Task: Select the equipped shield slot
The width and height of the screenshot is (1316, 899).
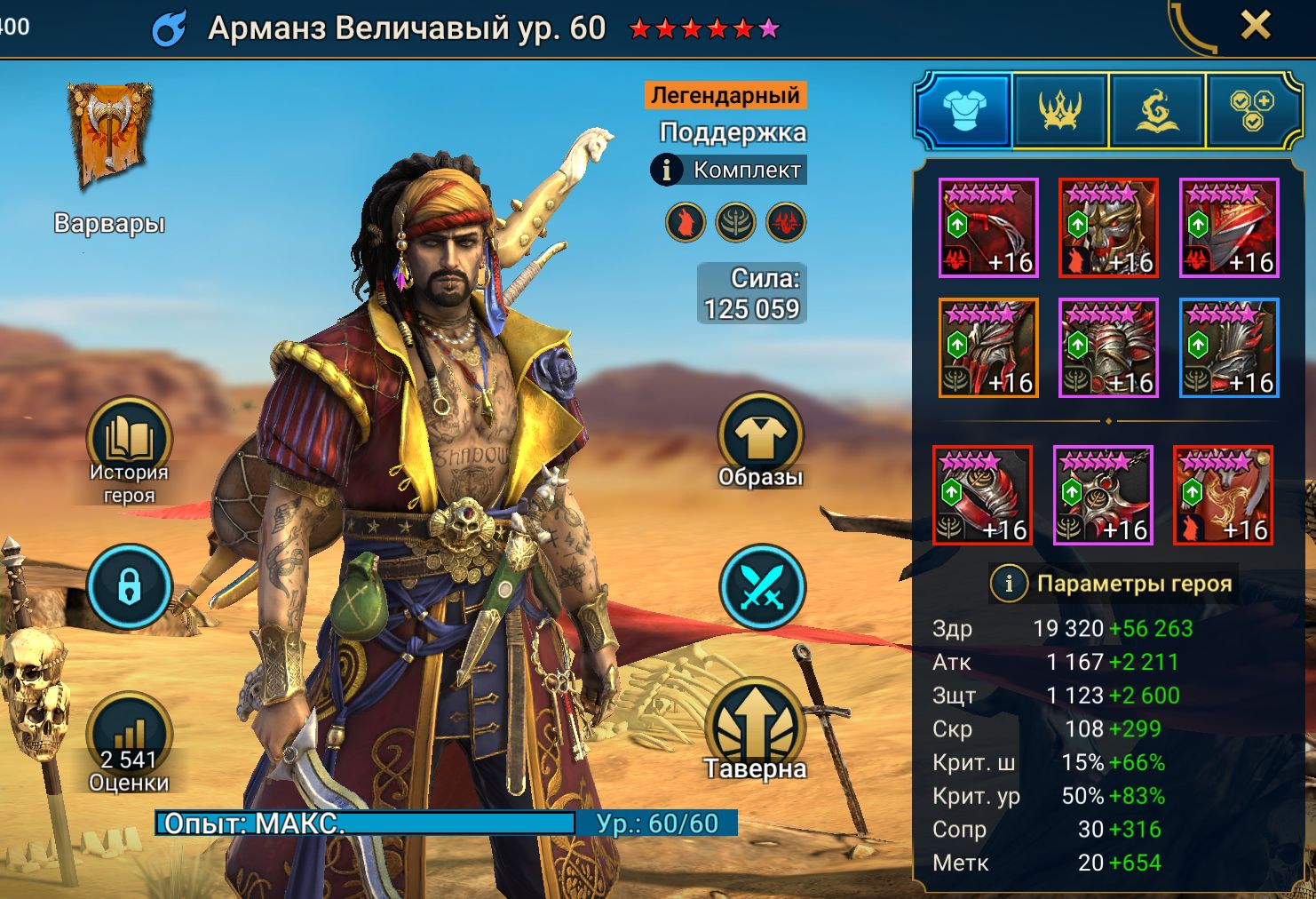Action: pos(1229,227)
